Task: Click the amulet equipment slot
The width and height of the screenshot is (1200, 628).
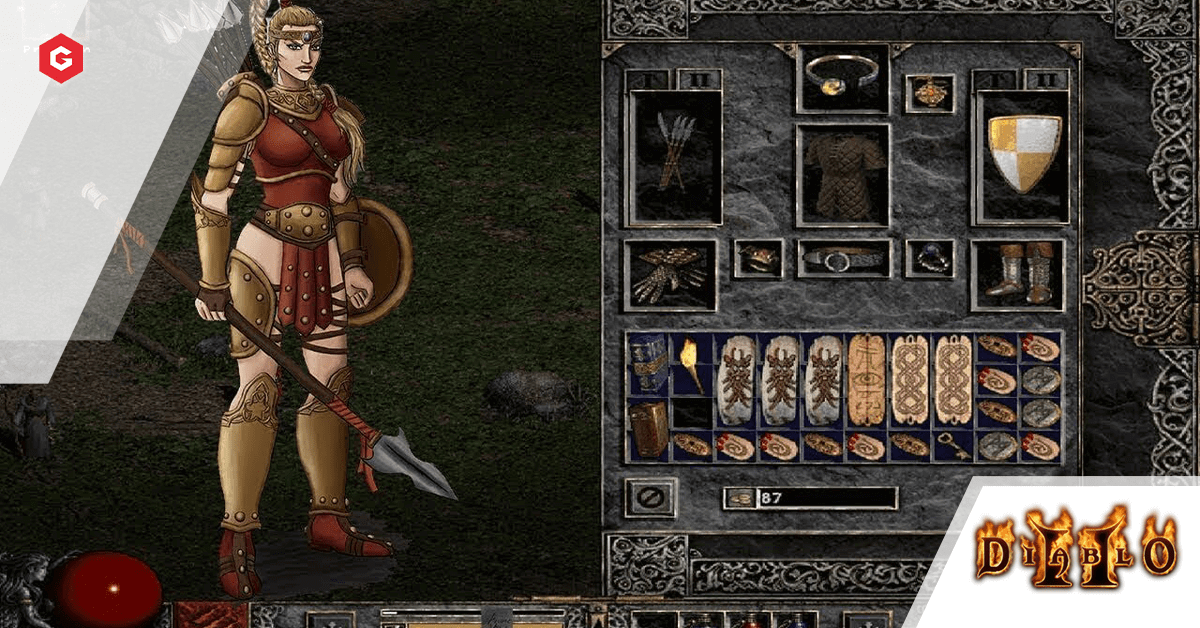Action: [929, 93]
